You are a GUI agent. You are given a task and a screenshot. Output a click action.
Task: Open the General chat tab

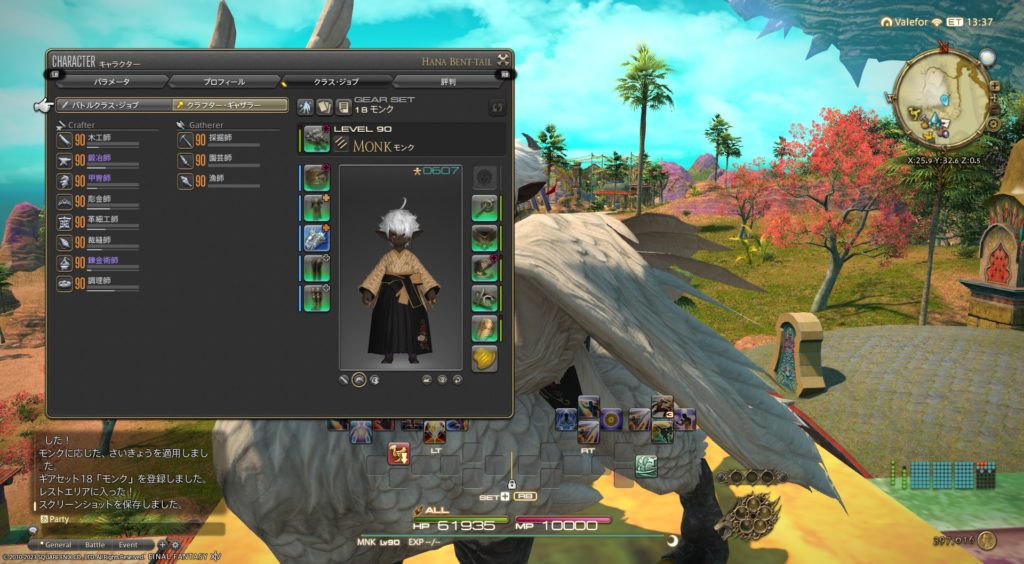pos(59,545)
